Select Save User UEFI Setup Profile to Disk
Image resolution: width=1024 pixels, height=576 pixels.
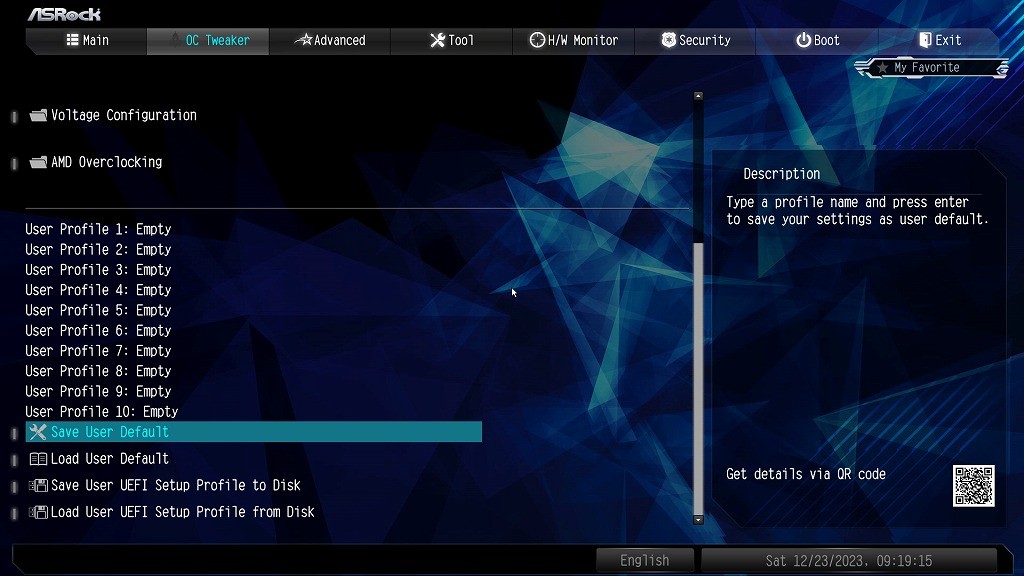(176, 486)
